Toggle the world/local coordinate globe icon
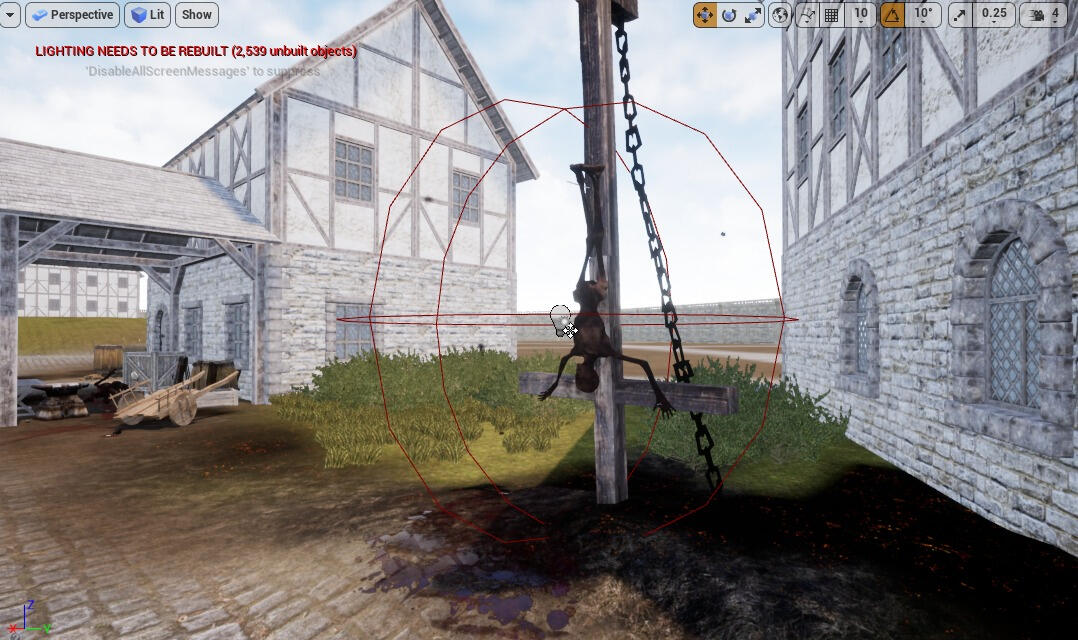The height and width of the screenshot is (640, 1078). click(781, 15)
